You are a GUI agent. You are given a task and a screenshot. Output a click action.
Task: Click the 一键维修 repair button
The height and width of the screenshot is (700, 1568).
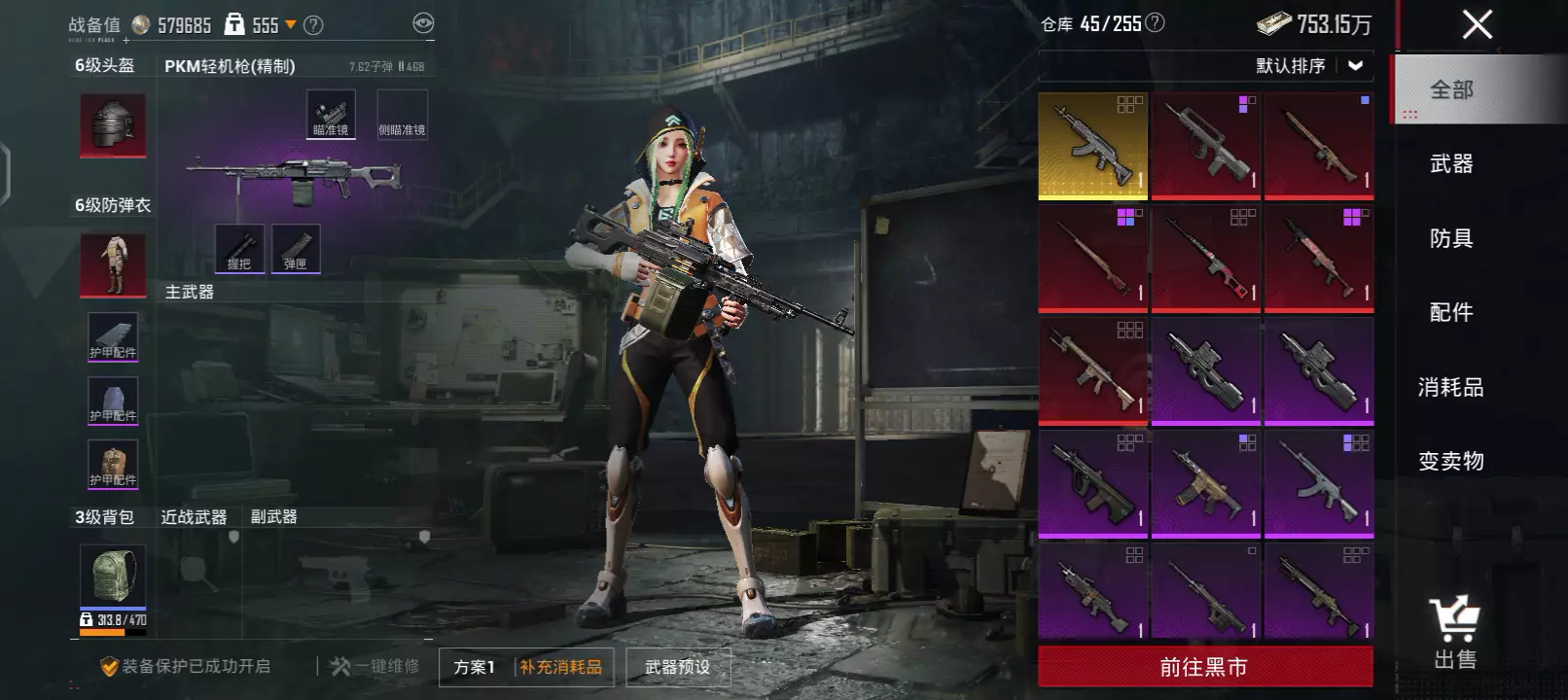[x=375, y=666]
